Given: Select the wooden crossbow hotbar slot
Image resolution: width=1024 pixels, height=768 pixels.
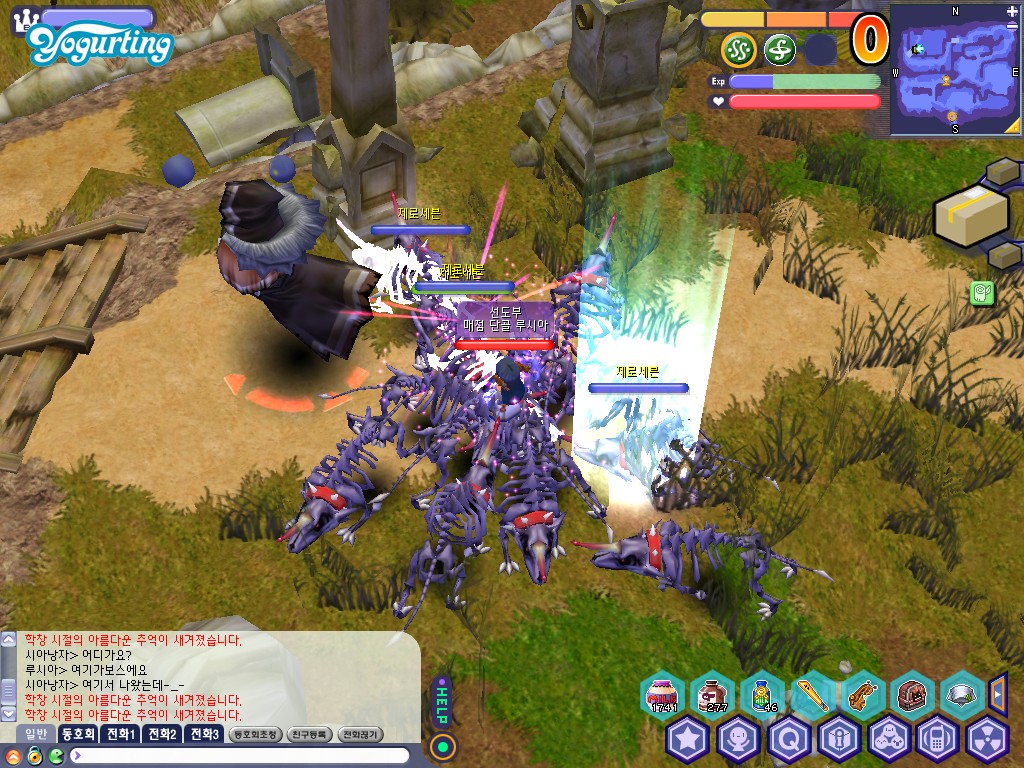Looking at the screenshot, I should tap(862, 694).
